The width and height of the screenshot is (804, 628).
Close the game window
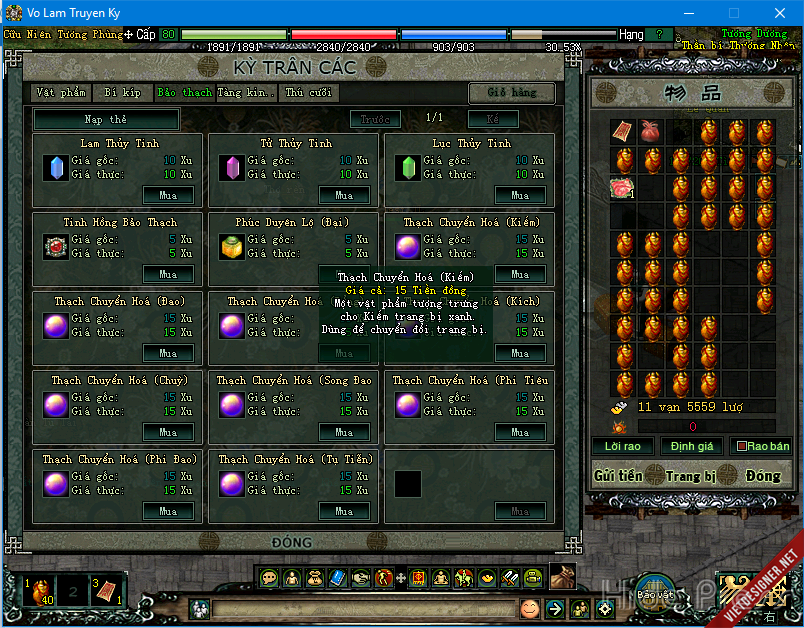pyautogui.click(x=779, y=12)
